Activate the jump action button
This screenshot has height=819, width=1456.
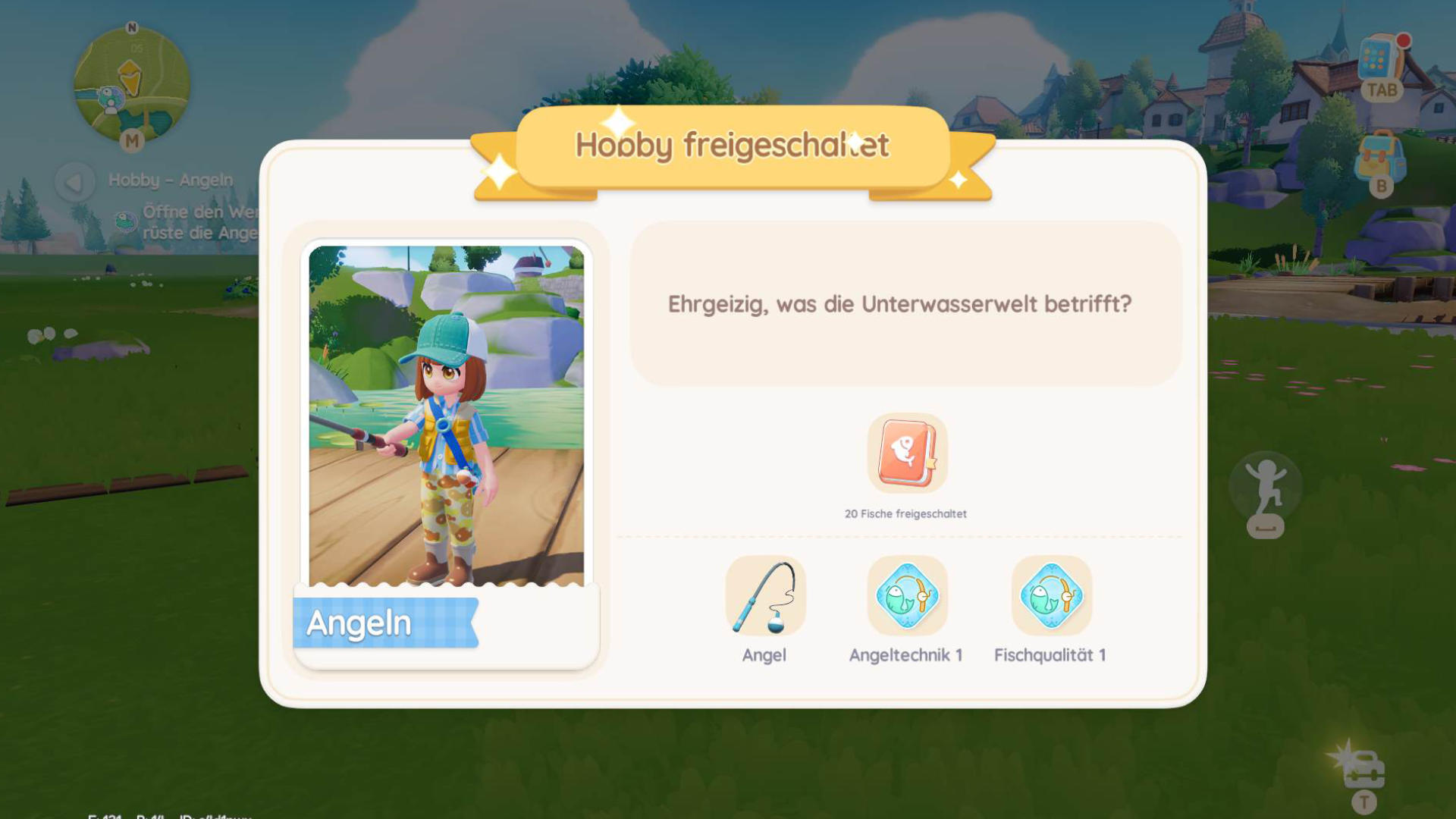pyautogui.click(x=1266, y=488)
